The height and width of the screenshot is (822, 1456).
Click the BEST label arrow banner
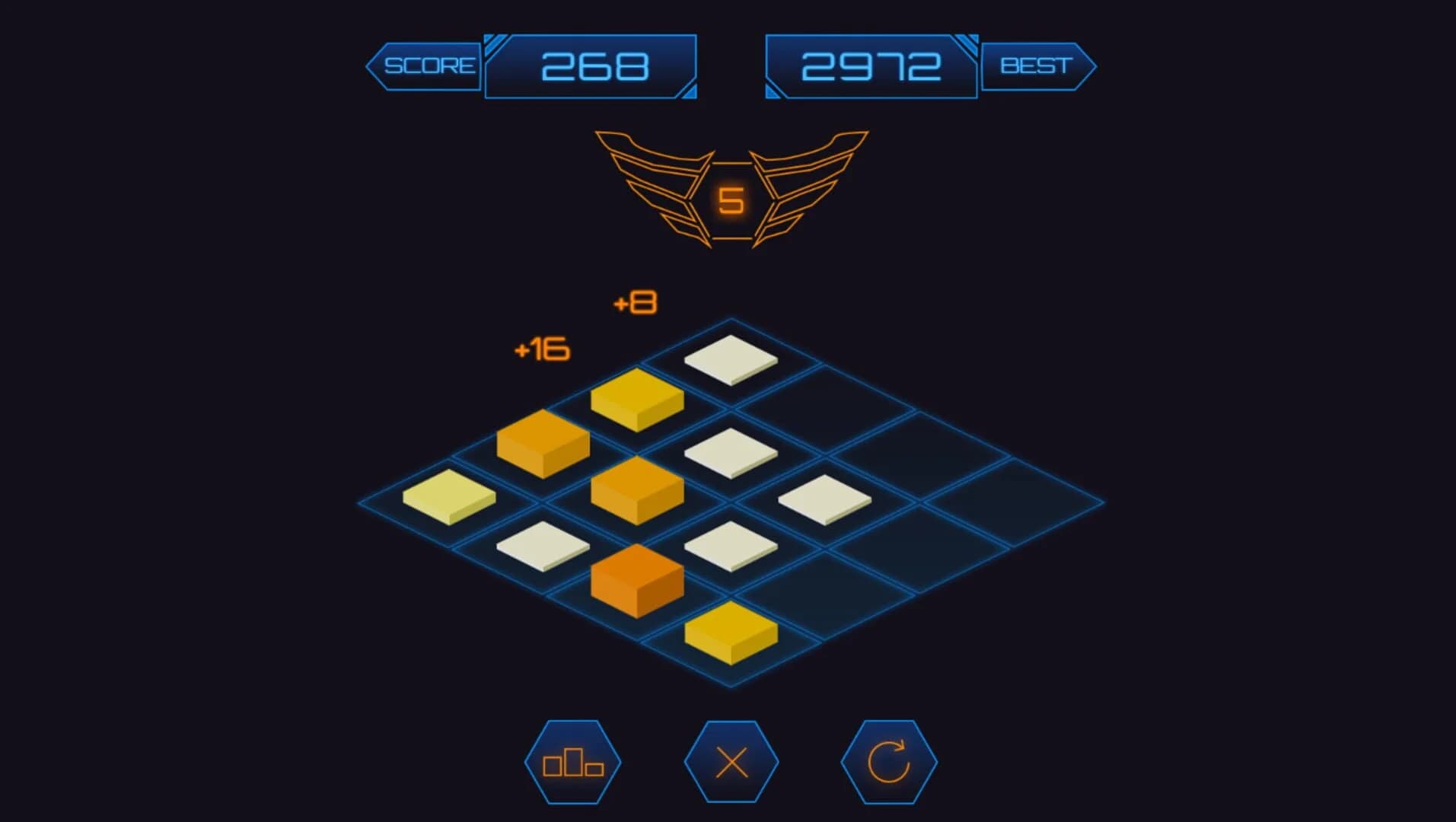[x=1037, y=65]
